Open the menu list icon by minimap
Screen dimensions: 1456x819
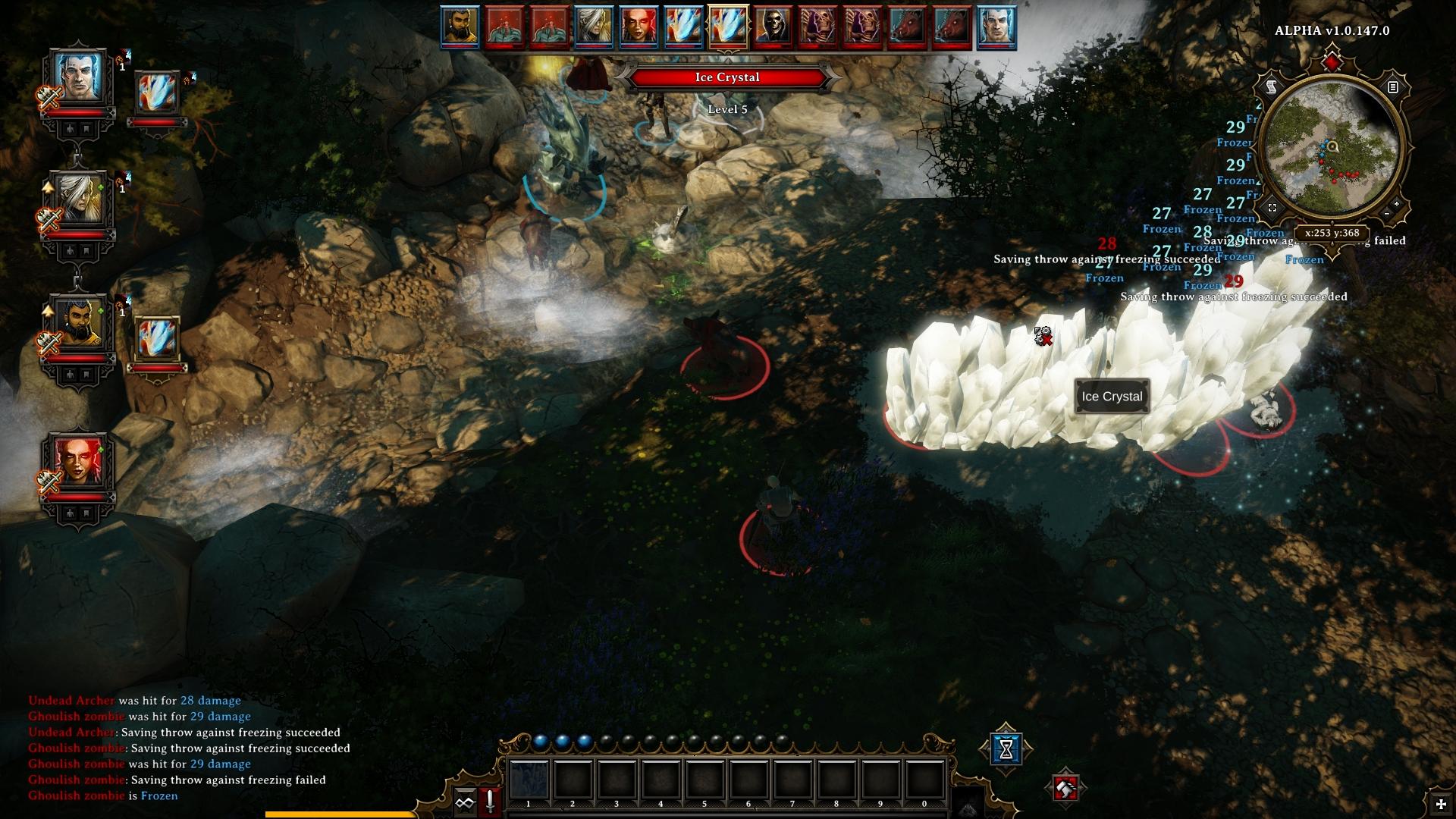click(1393, 87)
